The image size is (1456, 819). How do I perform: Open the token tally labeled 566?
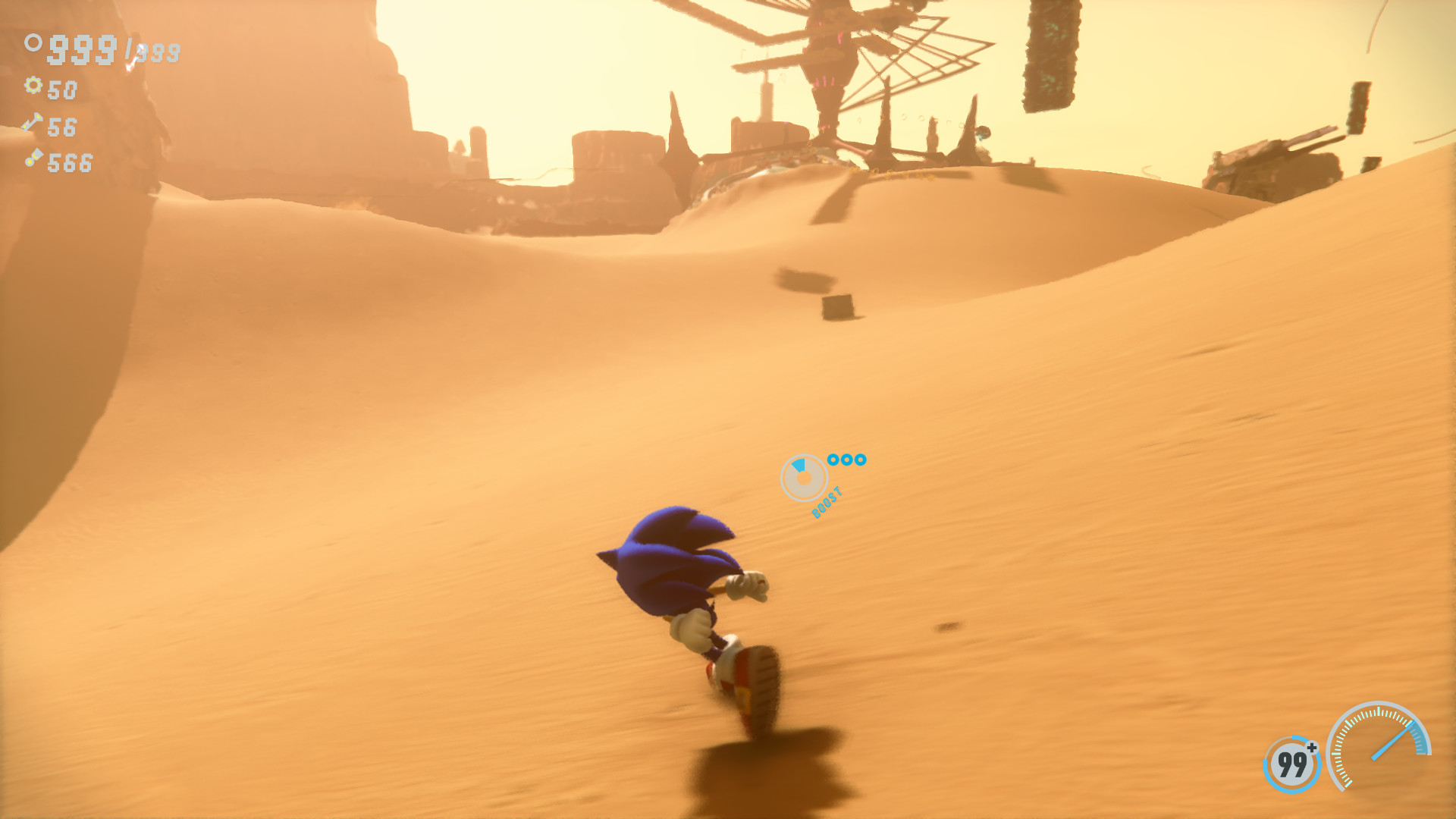[71, 163]
